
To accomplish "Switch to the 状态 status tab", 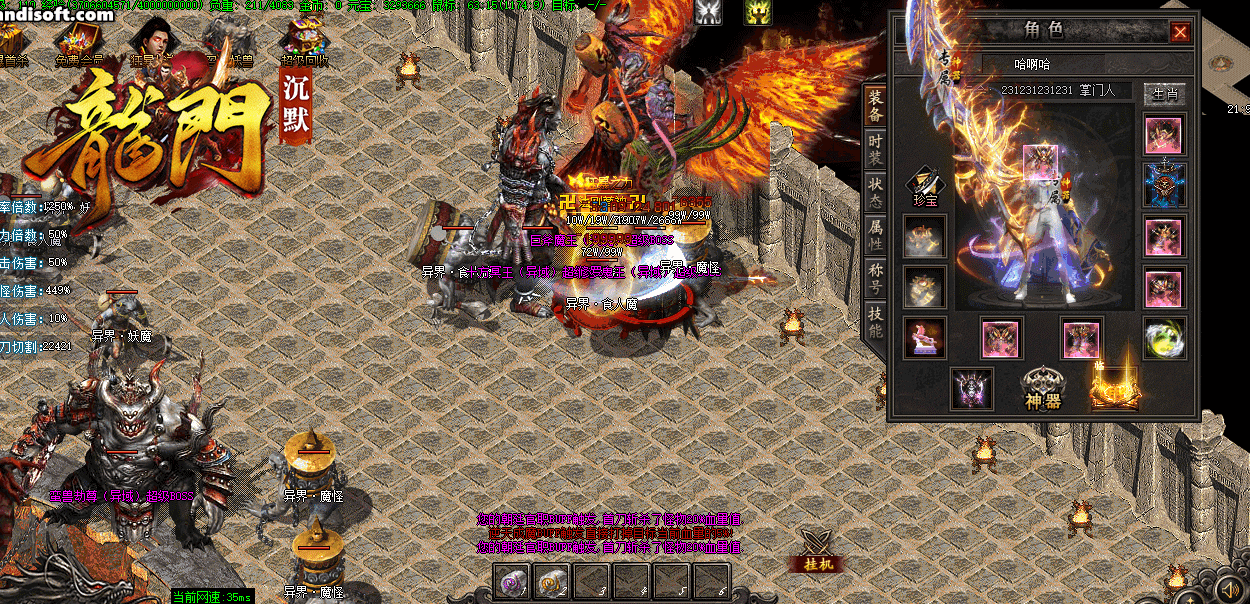I will pos(875,193).
